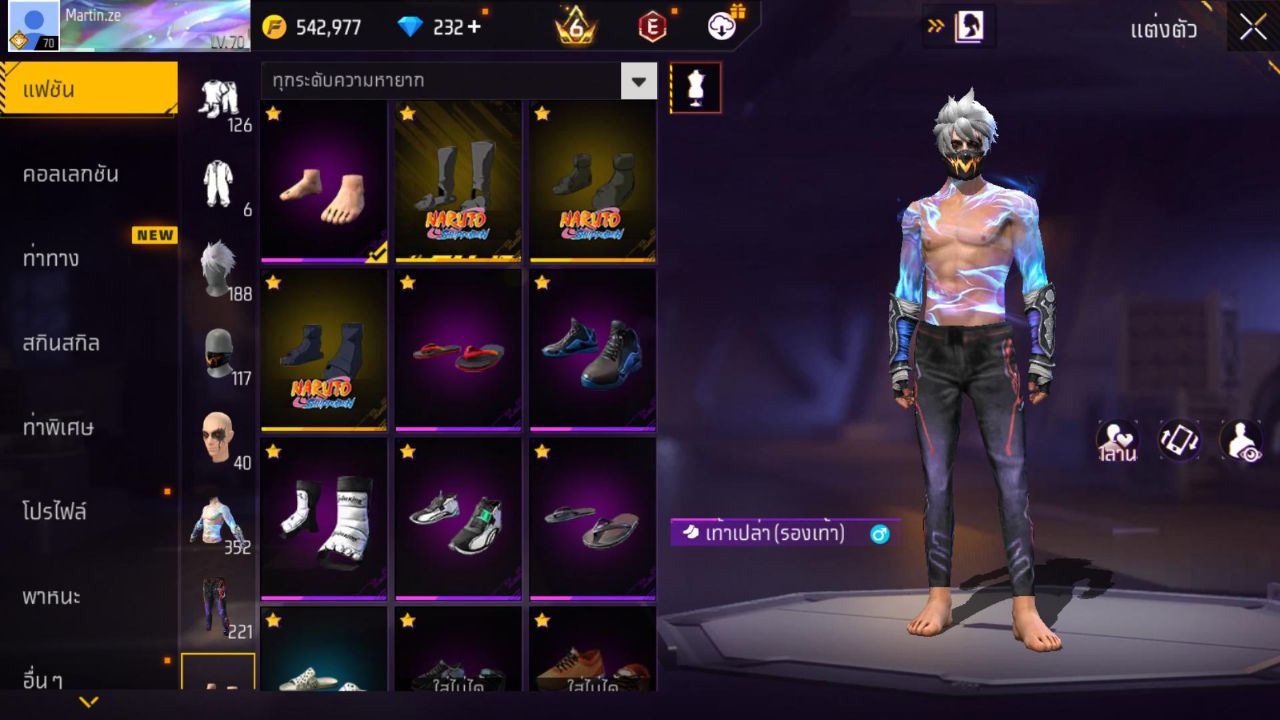Click the plus button to buy diamonds

(x=474, y=27)
